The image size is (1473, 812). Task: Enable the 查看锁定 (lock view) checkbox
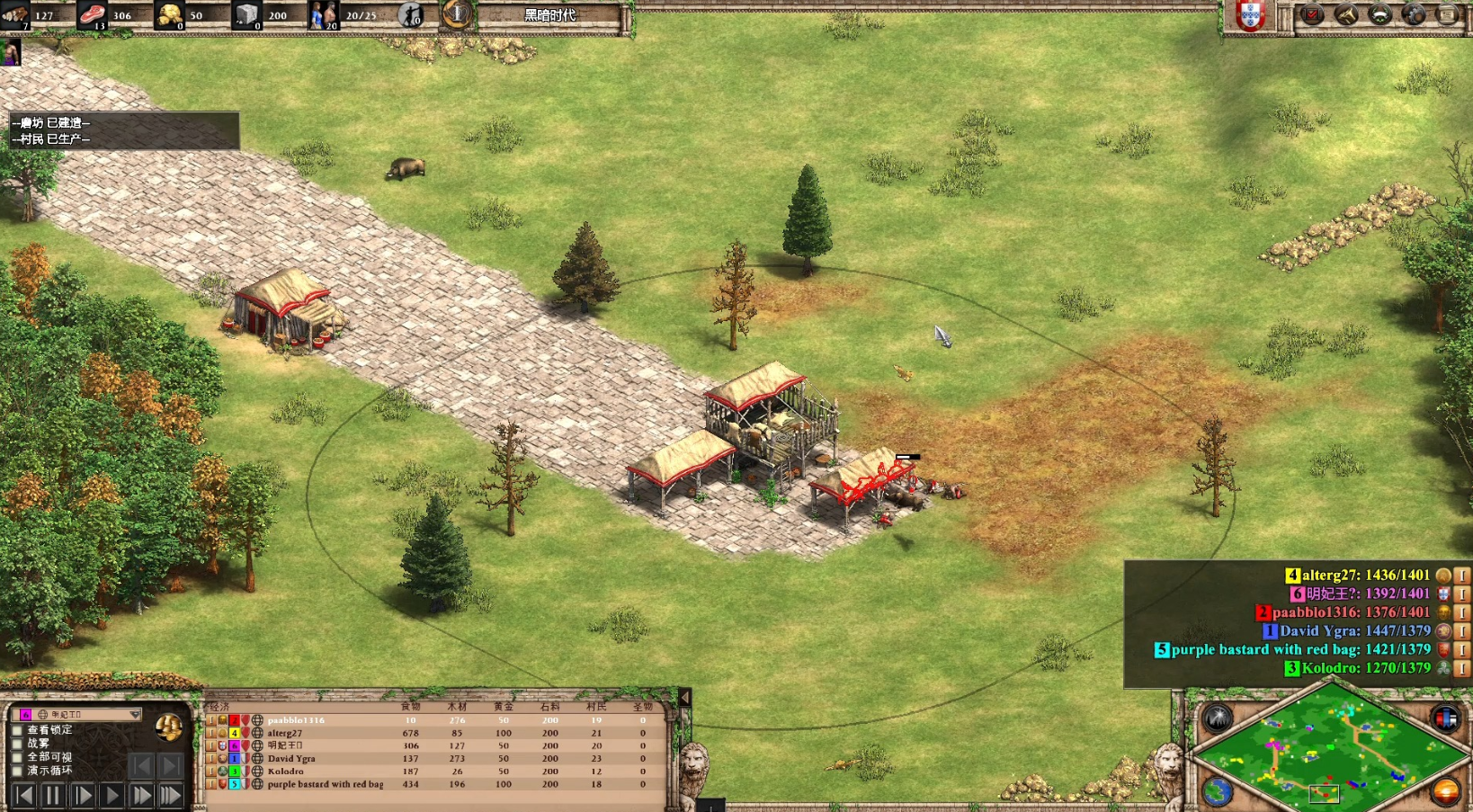[17, 730]
